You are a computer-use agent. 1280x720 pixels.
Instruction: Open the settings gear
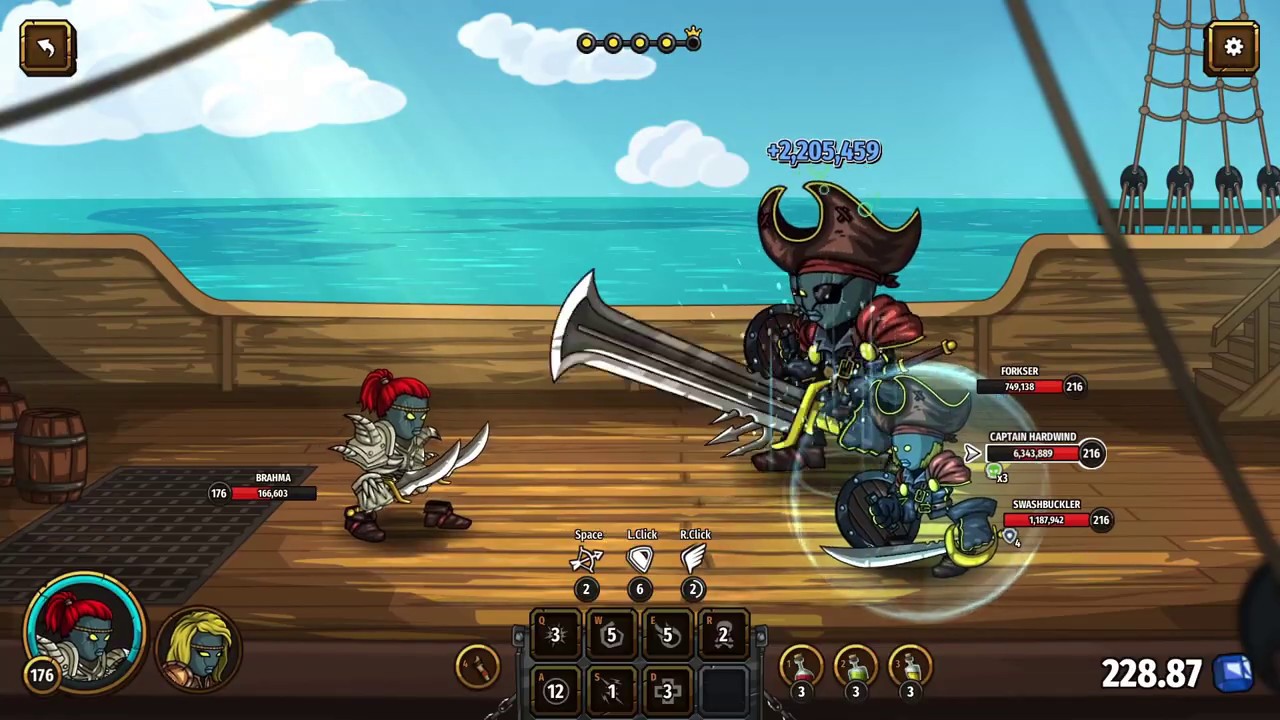(1233, 47)
